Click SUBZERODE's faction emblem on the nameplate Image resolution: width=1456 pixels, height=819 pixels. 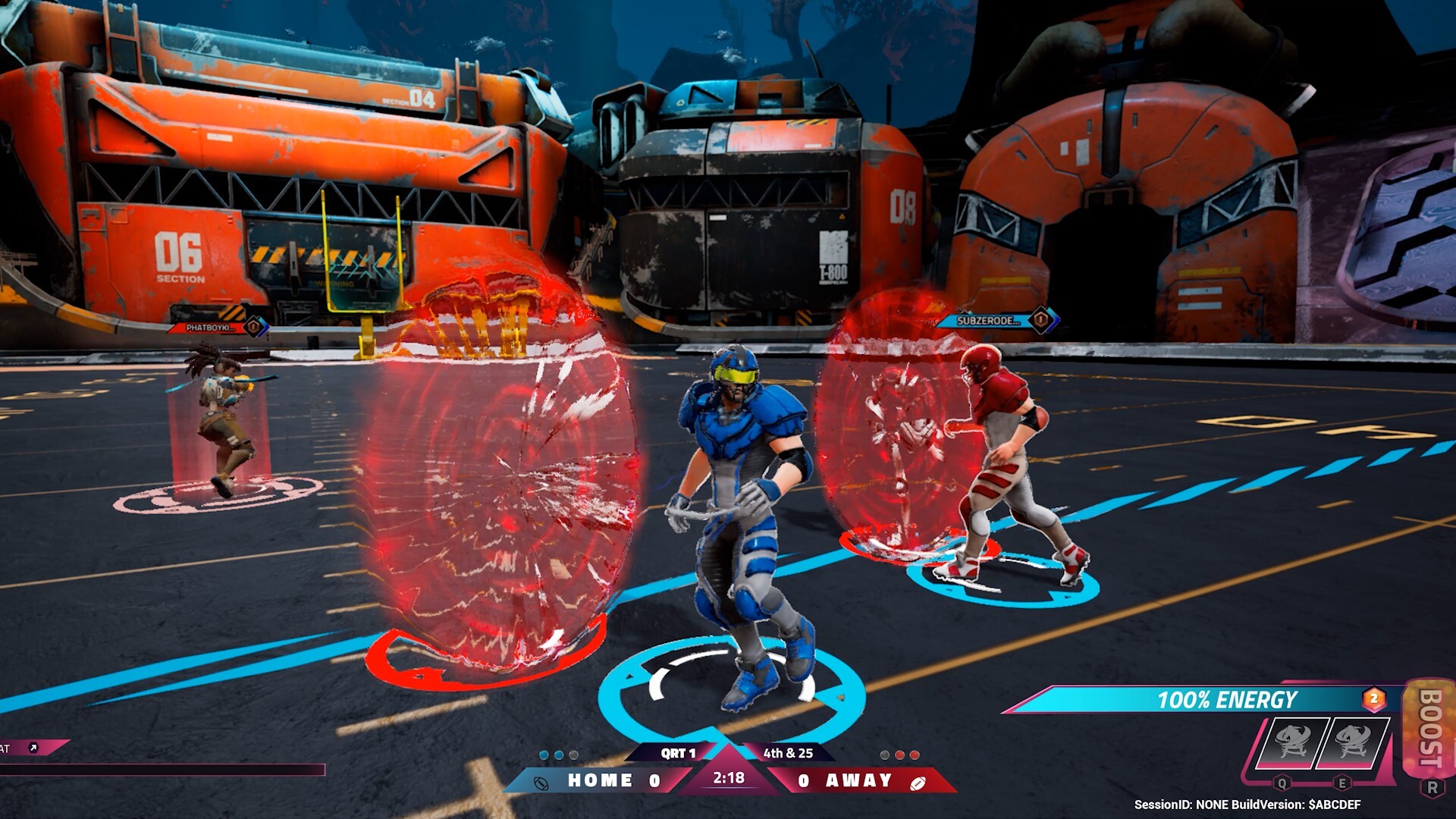1040,320
